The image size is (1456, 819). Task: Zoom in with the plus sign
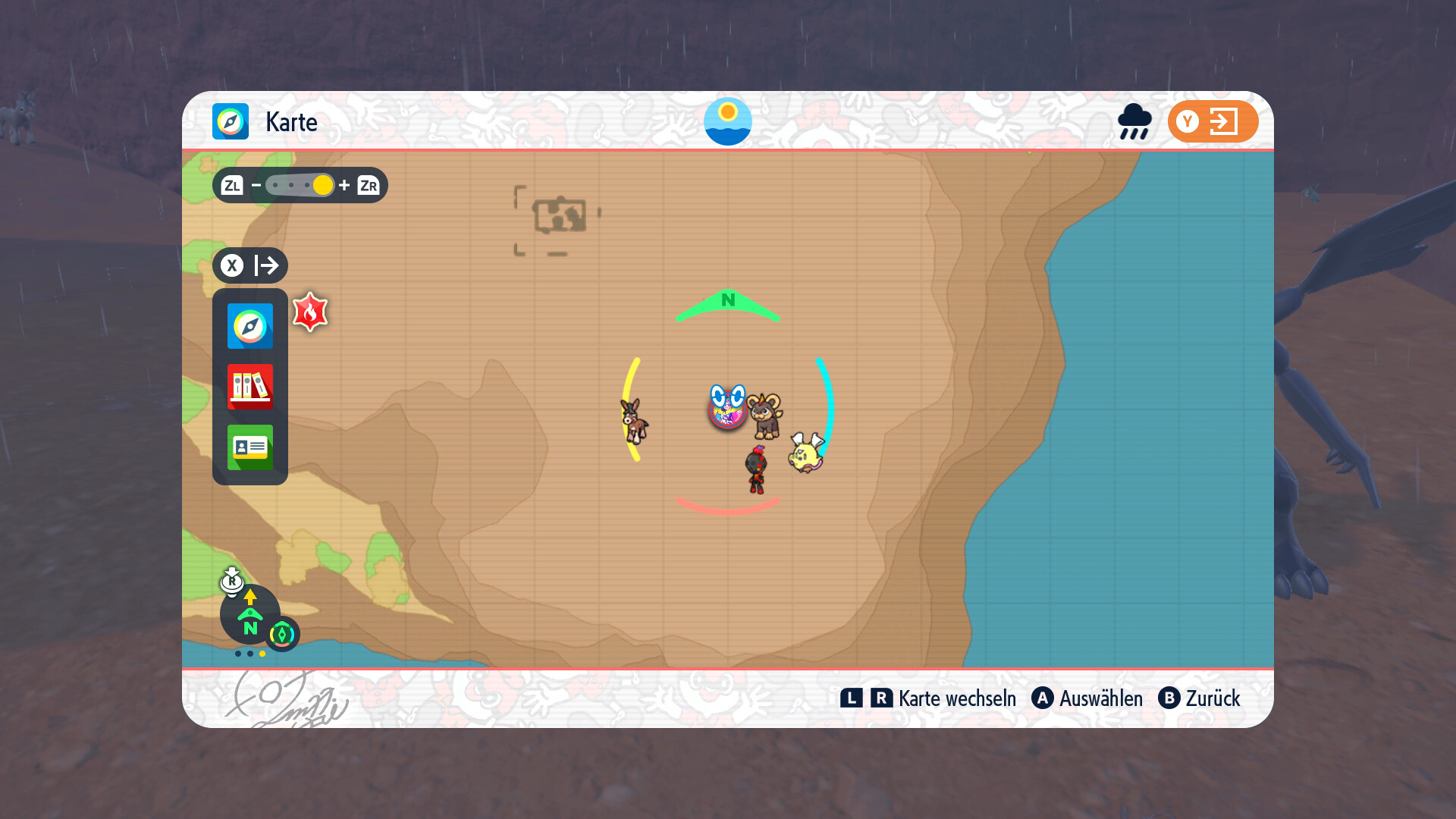pos(344,185)
